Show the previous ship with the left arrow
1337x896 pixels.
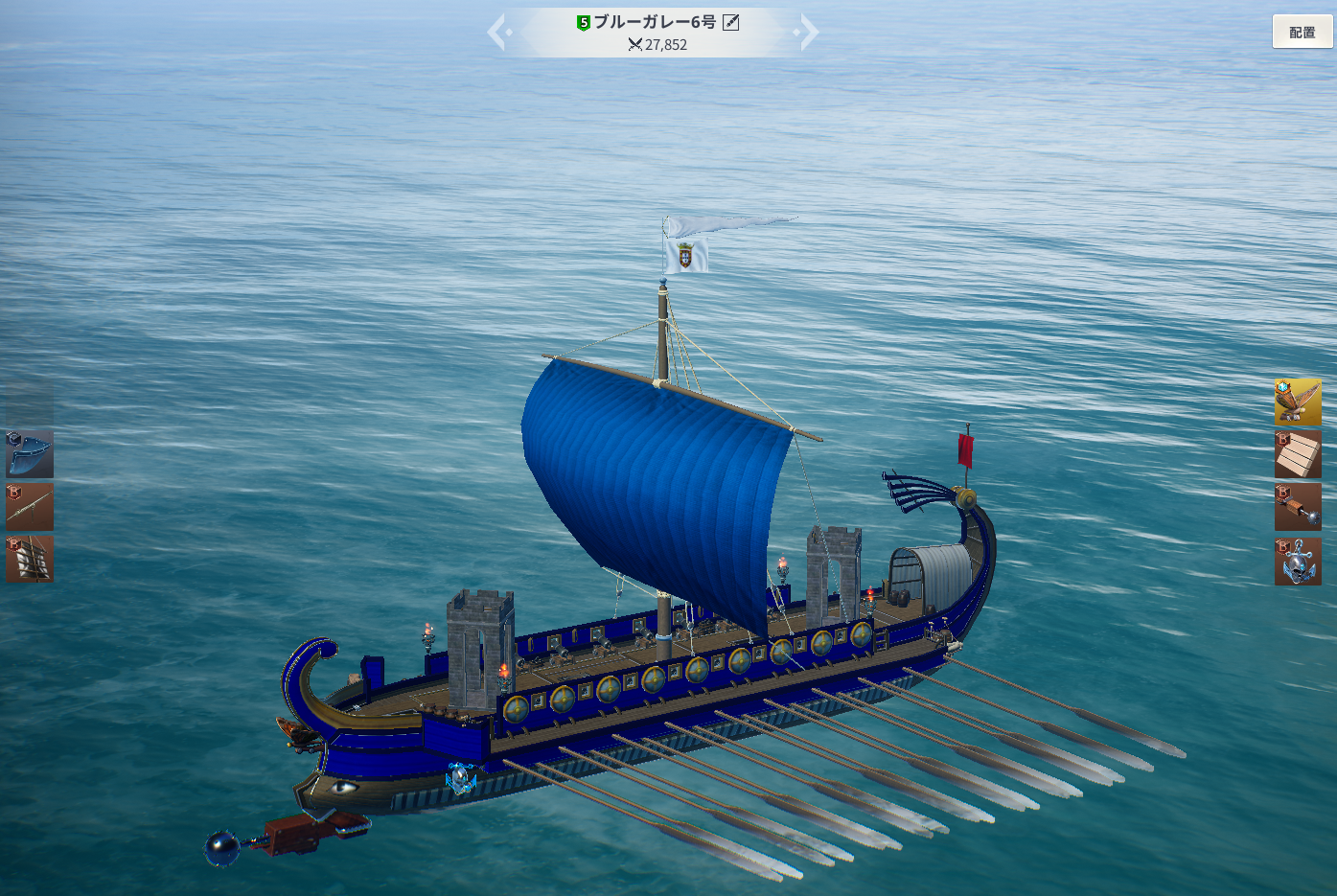click(496, 33)
